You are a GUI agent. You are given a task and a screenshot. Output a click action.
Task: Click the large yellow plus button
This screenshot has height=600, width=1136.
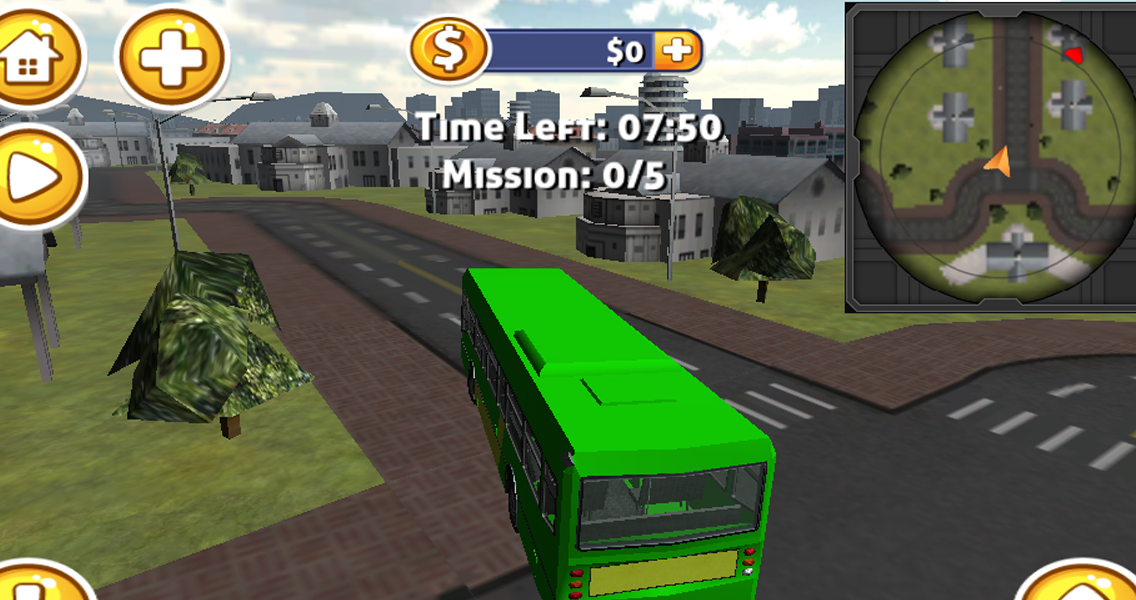click(x=172, y=56)
